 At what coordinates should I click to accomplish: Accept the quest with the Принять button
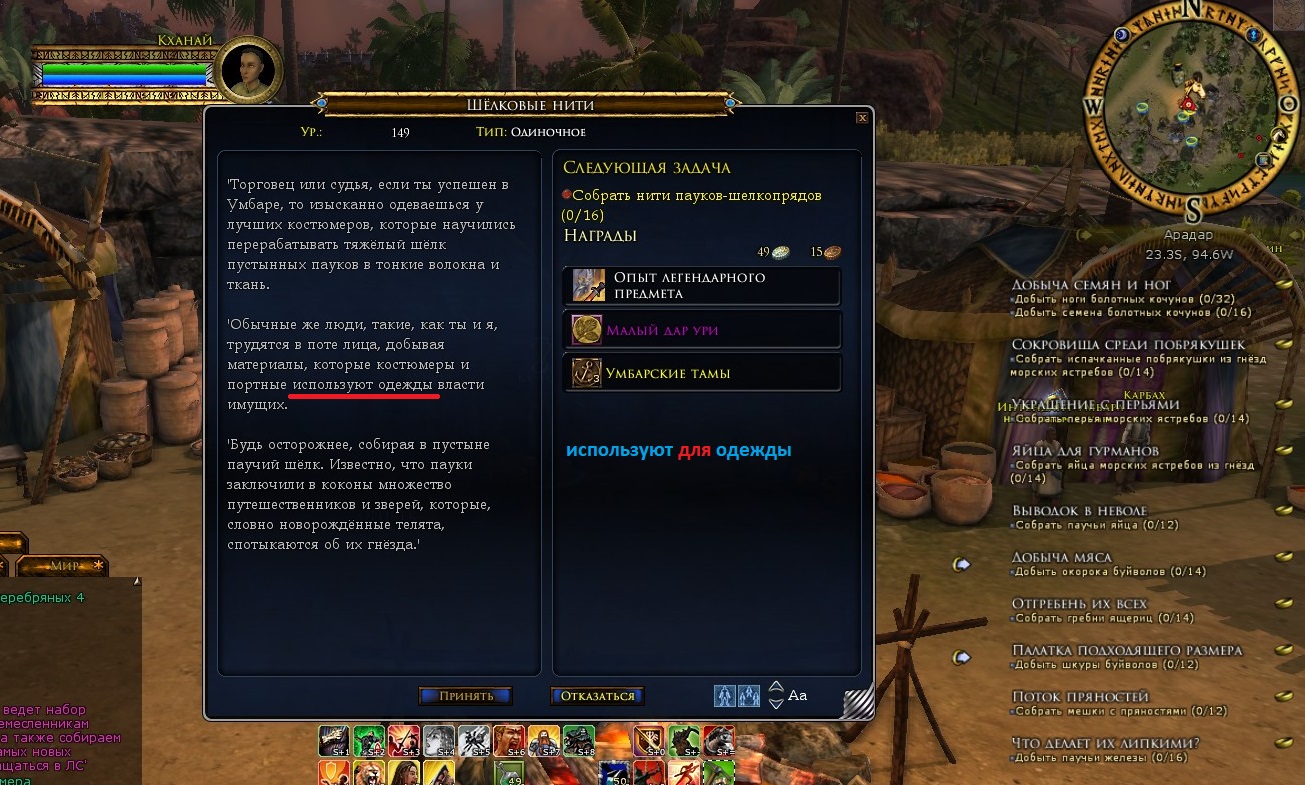coord(465,696)
